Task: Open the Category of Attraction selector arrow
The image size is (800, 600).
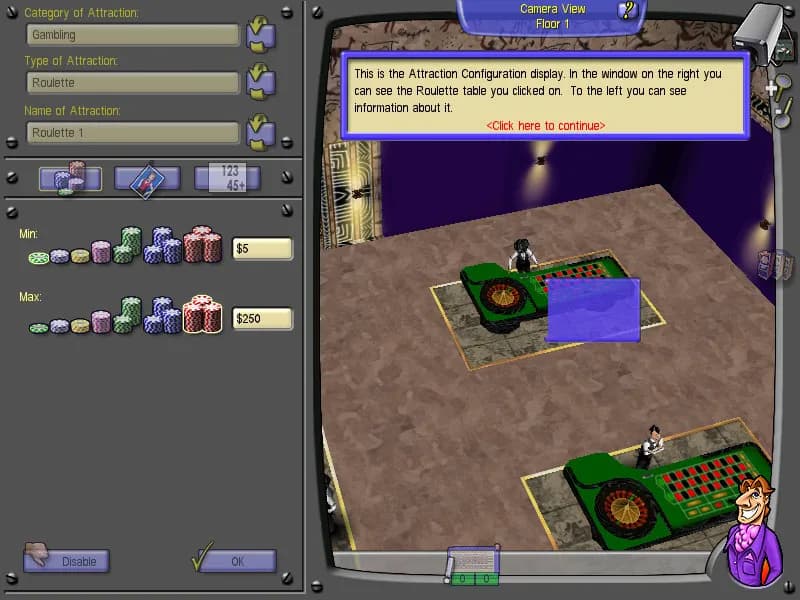Action: [260, 35]
